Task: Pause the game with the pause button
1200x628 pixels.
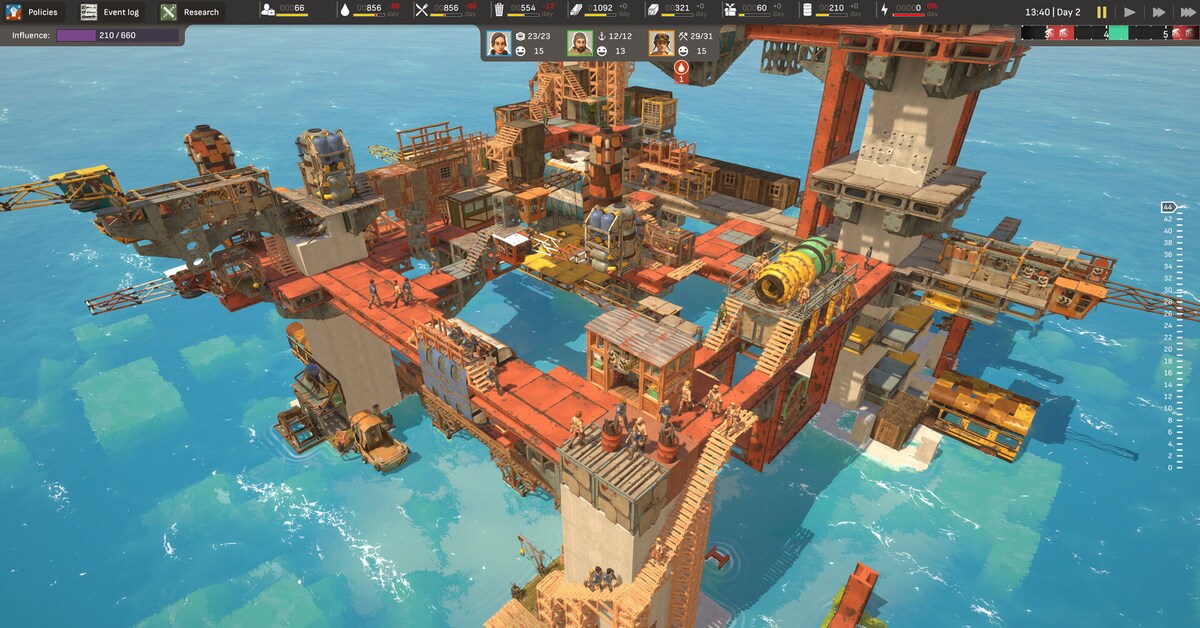Action: tap(1102, 12)
